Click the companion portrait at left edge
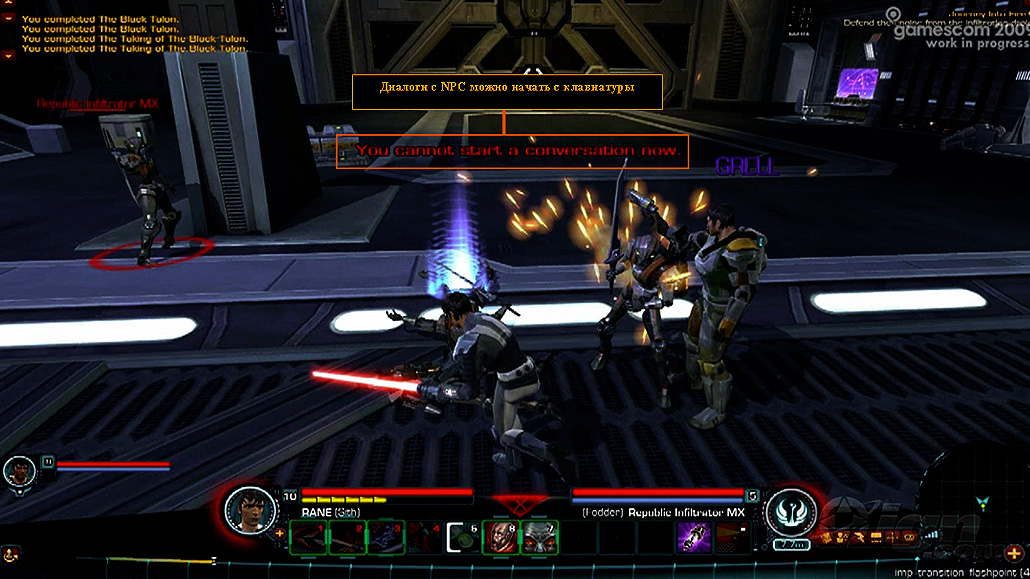The image size is (1030, 579). (18, 472)
